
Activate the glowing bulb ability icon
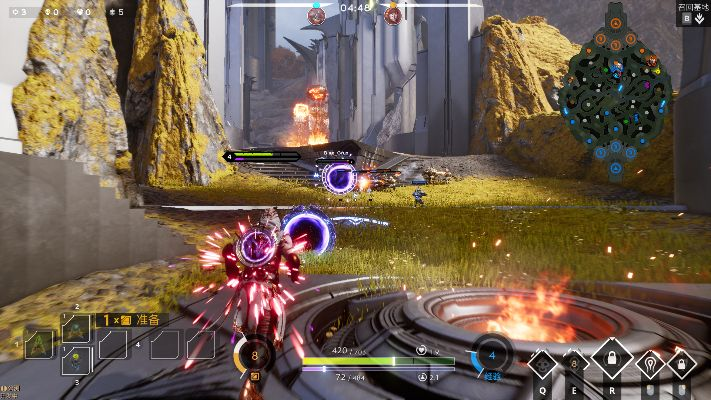click(650, 363)
